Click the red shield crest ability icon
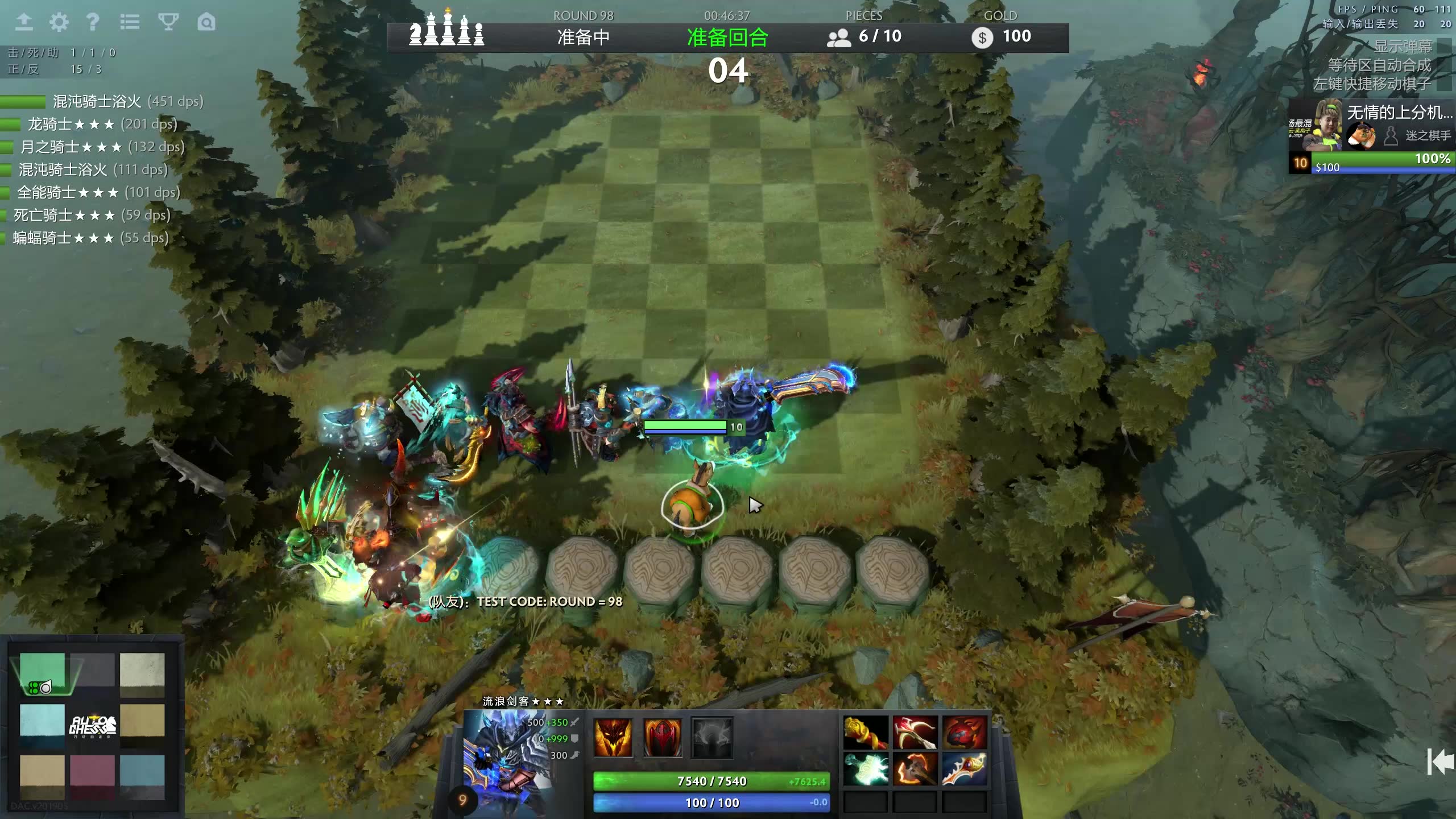 tap(662, 738)
